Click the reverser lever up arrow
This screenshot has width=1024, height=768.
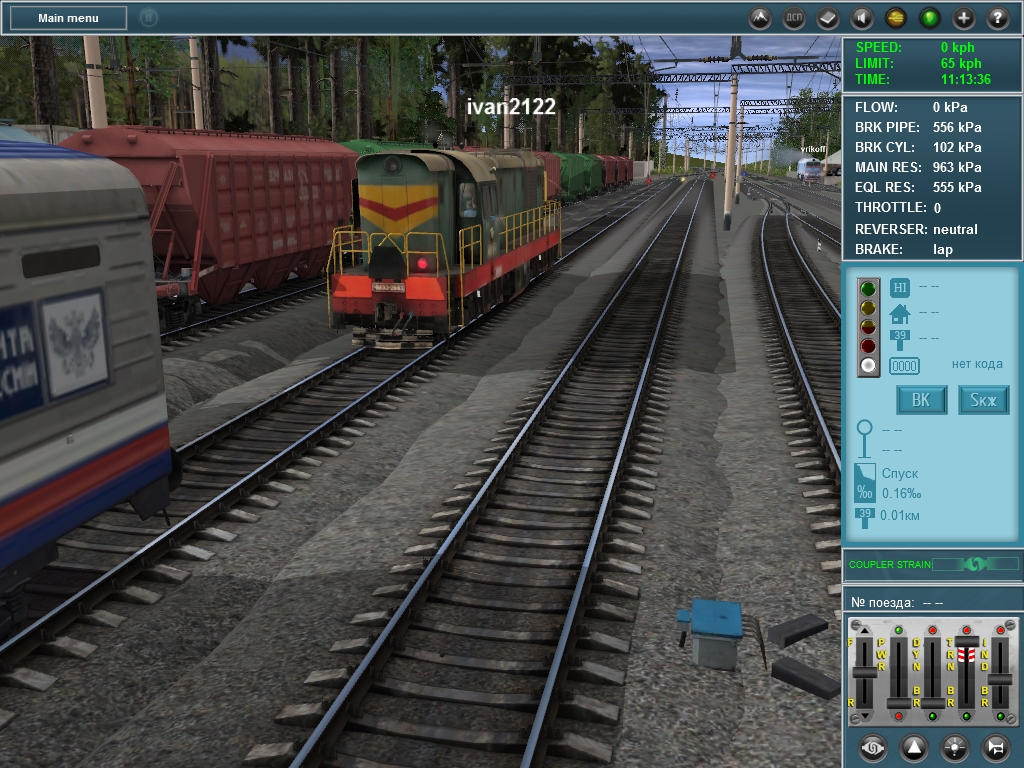pos(864,631)
